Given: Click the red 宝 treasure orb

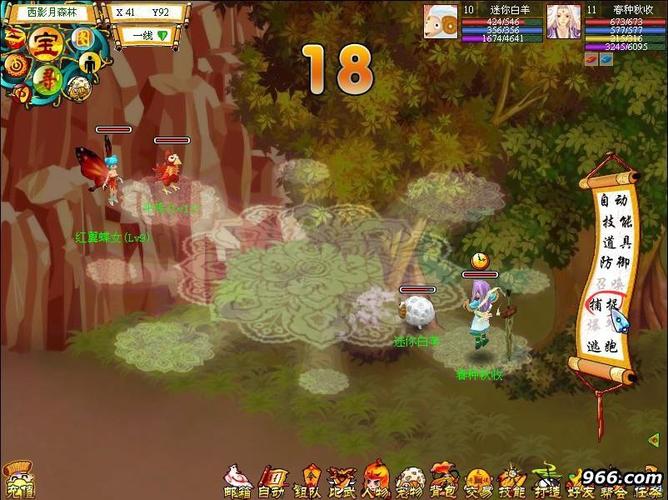Looking at the screenshot, I should [x=44, y=43].
